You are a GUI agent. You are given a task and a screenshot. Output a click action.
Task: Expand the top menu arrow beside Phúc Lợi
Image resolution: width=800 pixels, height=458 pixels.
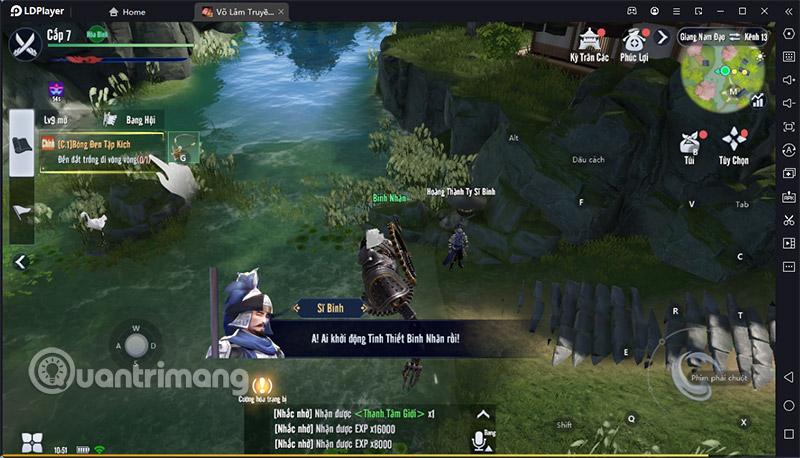point(662,37)
